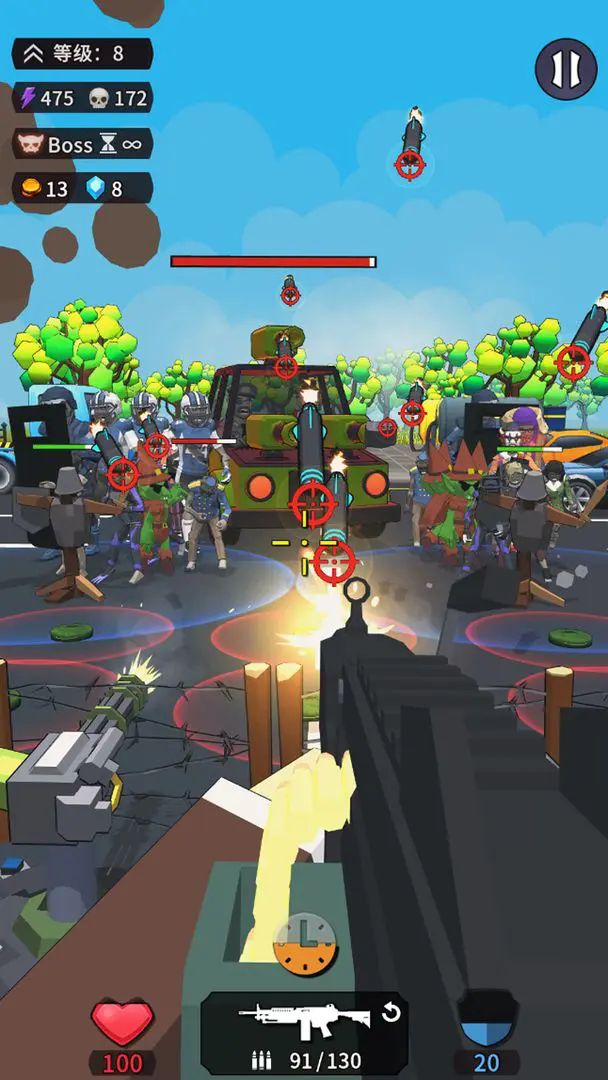Tap the circular reload arrow icon
The height and width of the screenshot is (1080, 608).
(x=391, y=1013)
